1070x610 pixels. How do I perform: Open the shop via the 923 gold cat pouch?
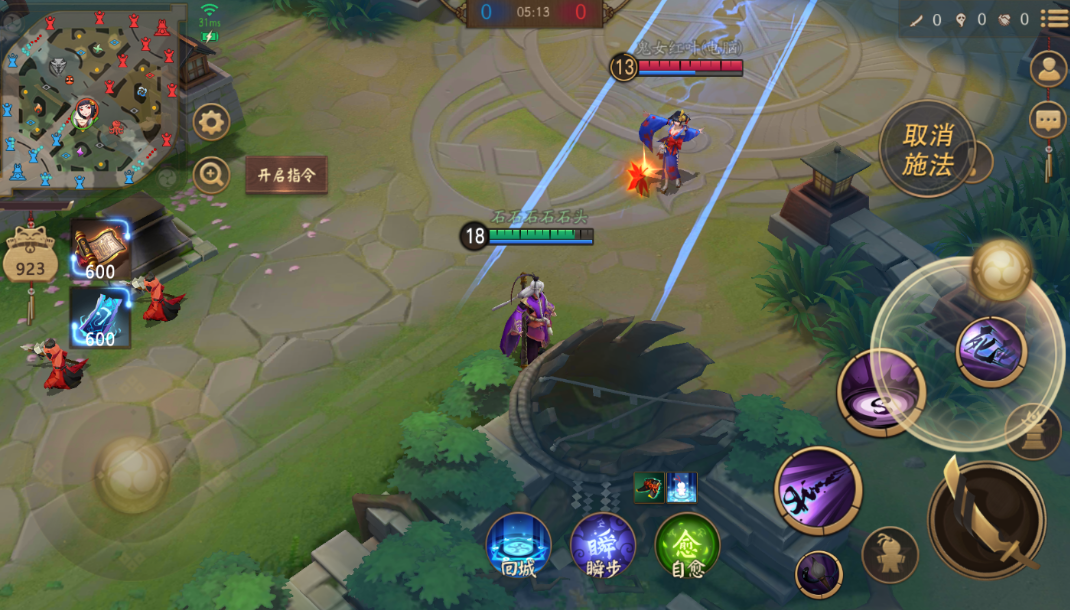(x=30, y=262)
